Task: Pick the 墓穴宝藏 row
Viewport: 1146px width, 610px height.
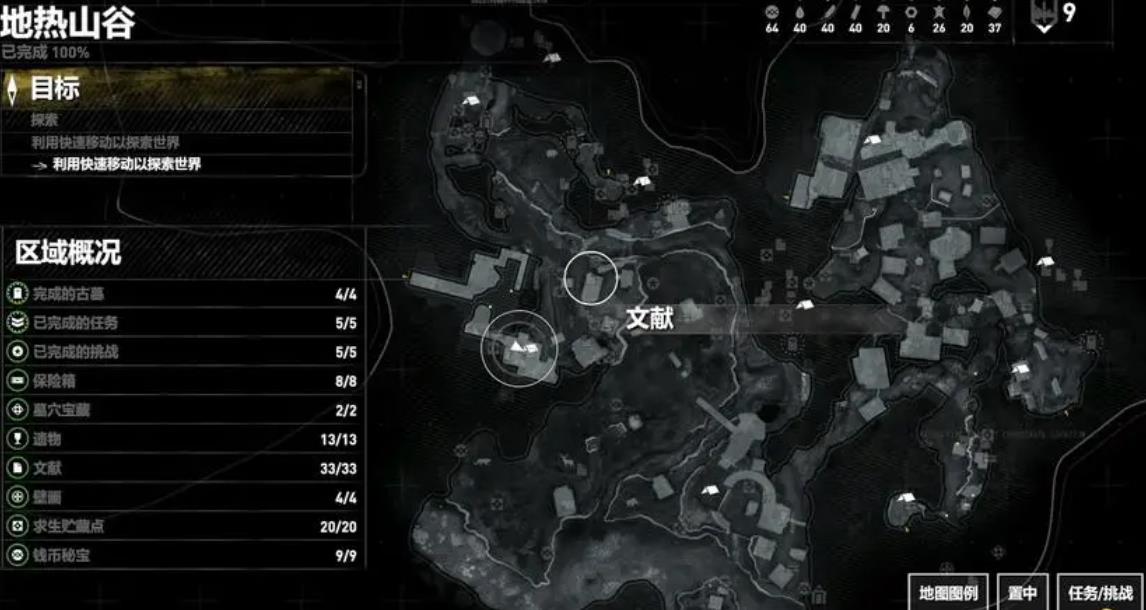Action: pyautogui.click(x=183, y=410)
